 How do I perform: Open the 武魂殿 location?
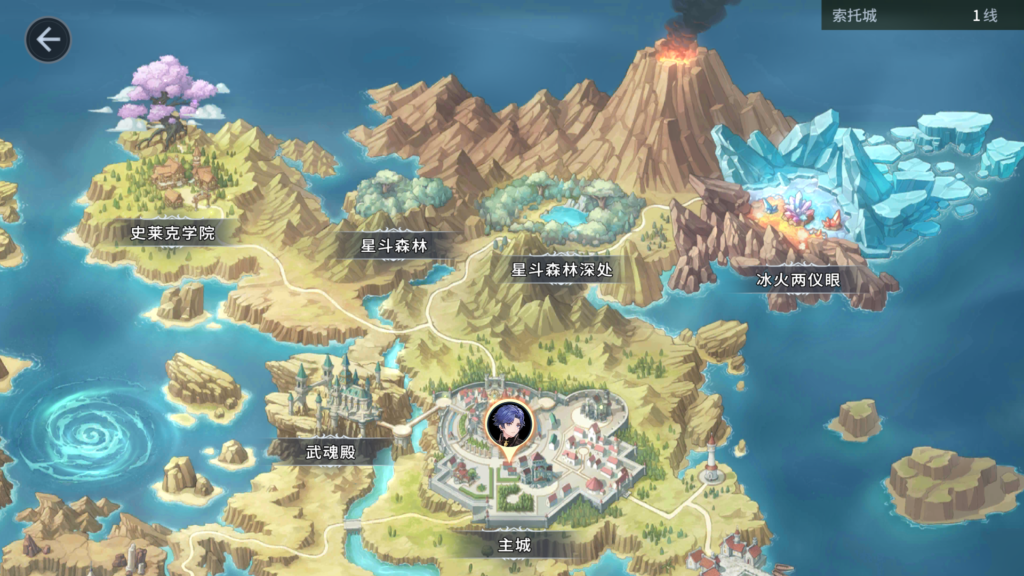(x=330, y=452)
